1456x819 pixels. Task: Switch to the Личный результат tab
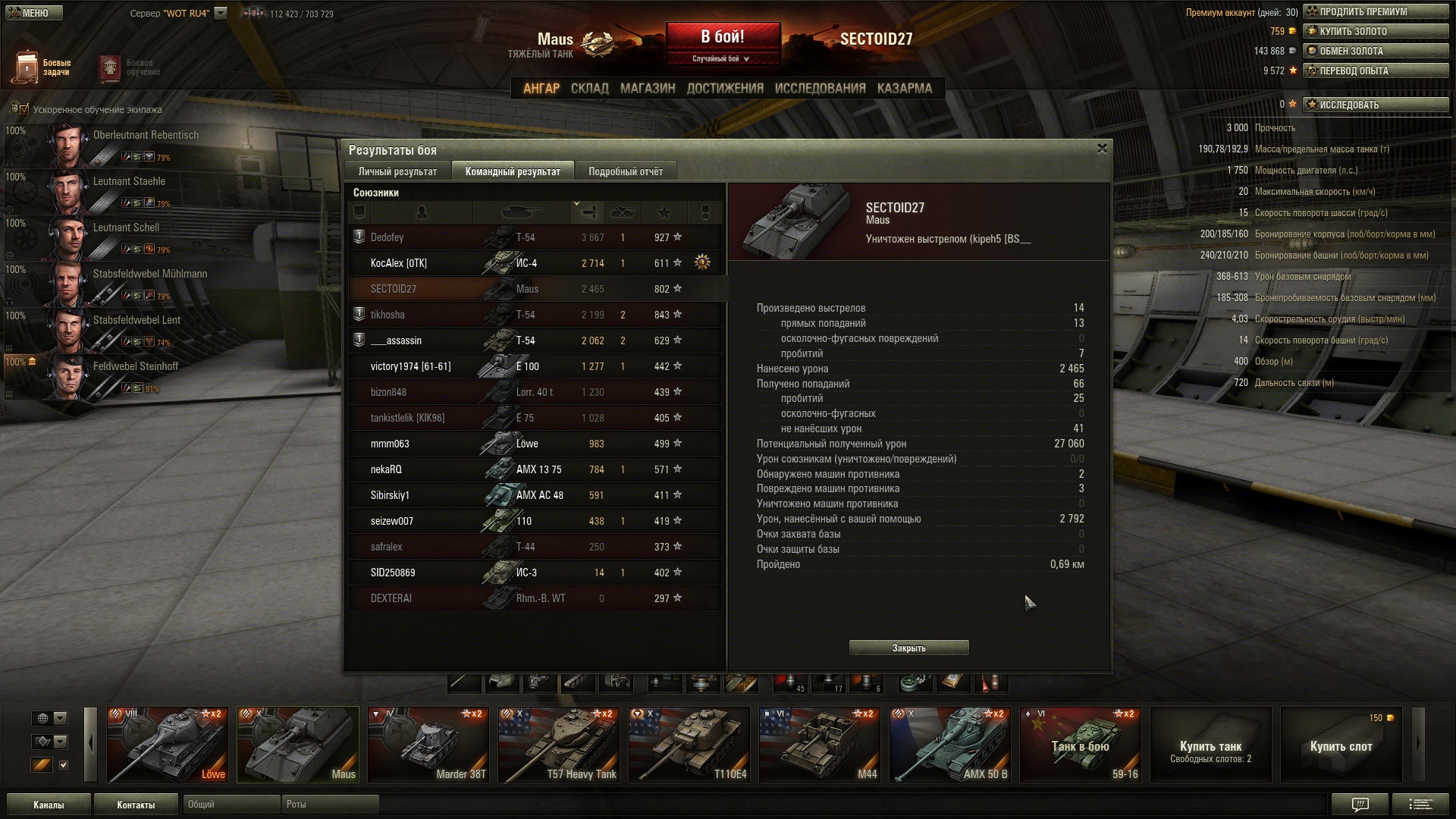397,171
